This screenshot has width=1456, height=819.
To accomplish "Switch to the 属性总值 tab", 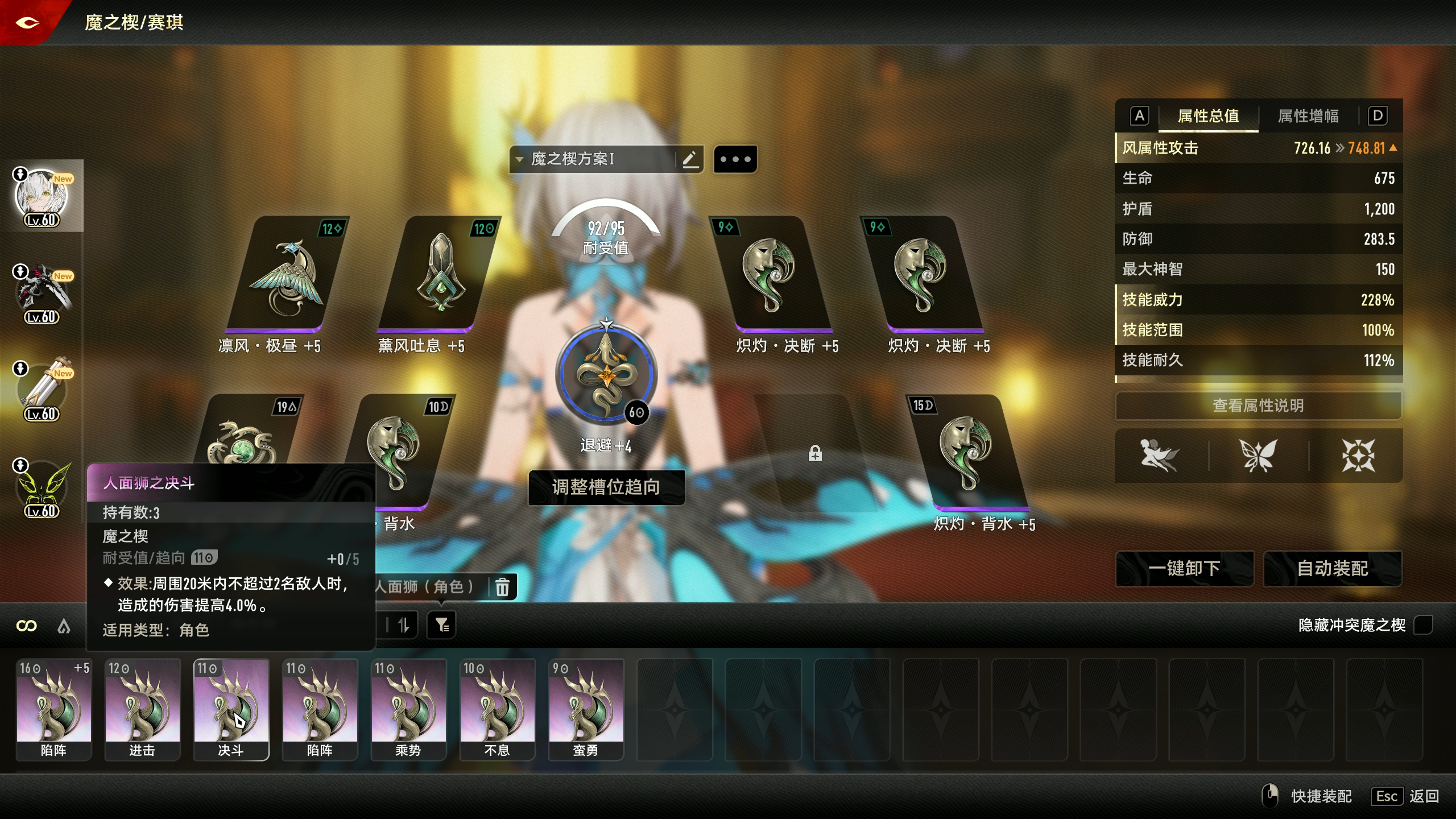I will 1209,116.
